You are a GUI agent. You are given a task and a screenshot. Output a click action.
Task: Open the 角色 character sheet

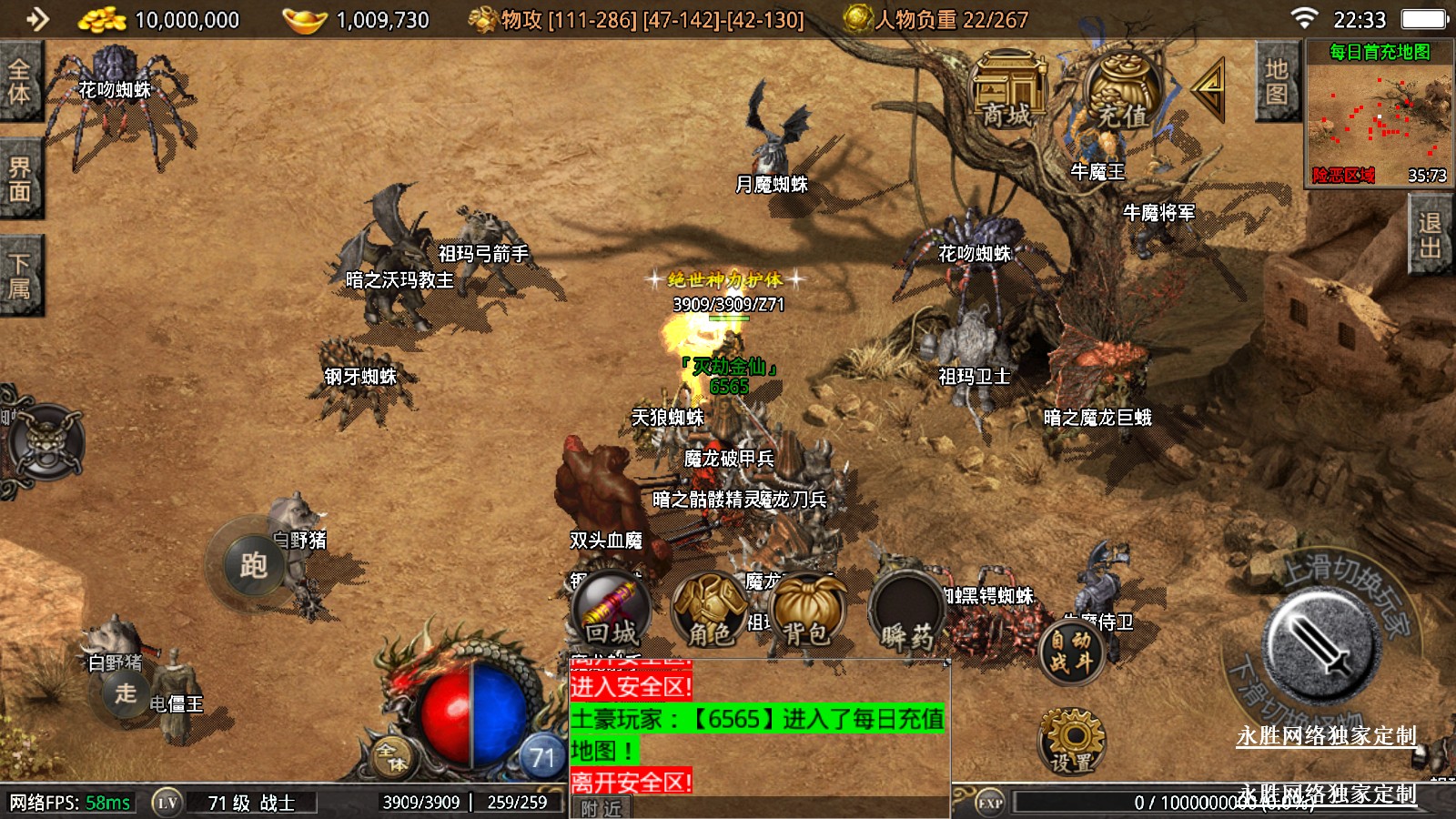(x=710, y=612)
